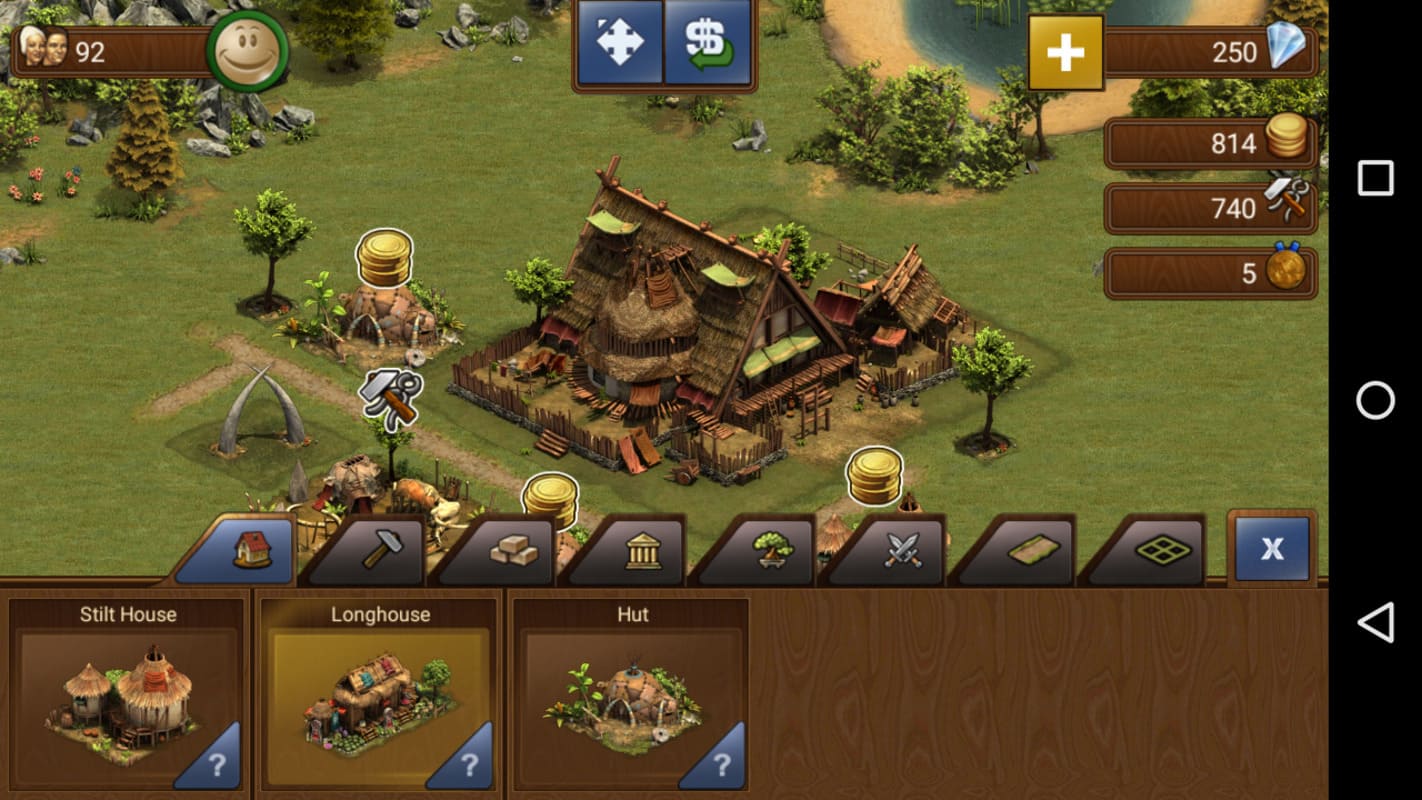
Task: Open the production hammer tab
Action: coord(381,550)
